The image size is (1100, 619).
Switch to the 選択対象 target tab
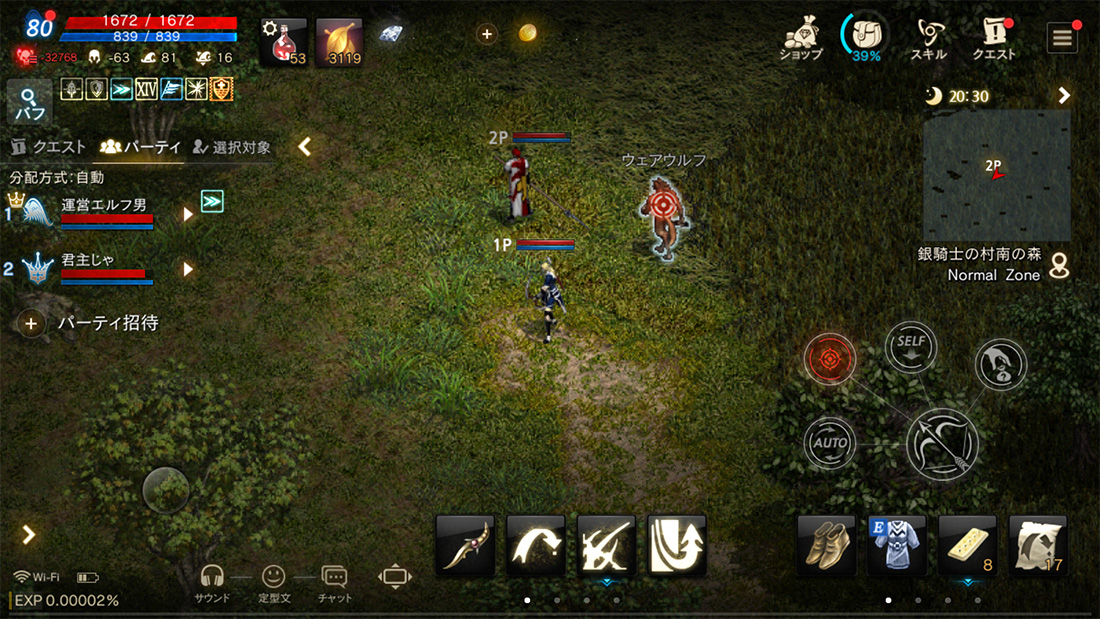pyautogui.click(x=232, y=147)
